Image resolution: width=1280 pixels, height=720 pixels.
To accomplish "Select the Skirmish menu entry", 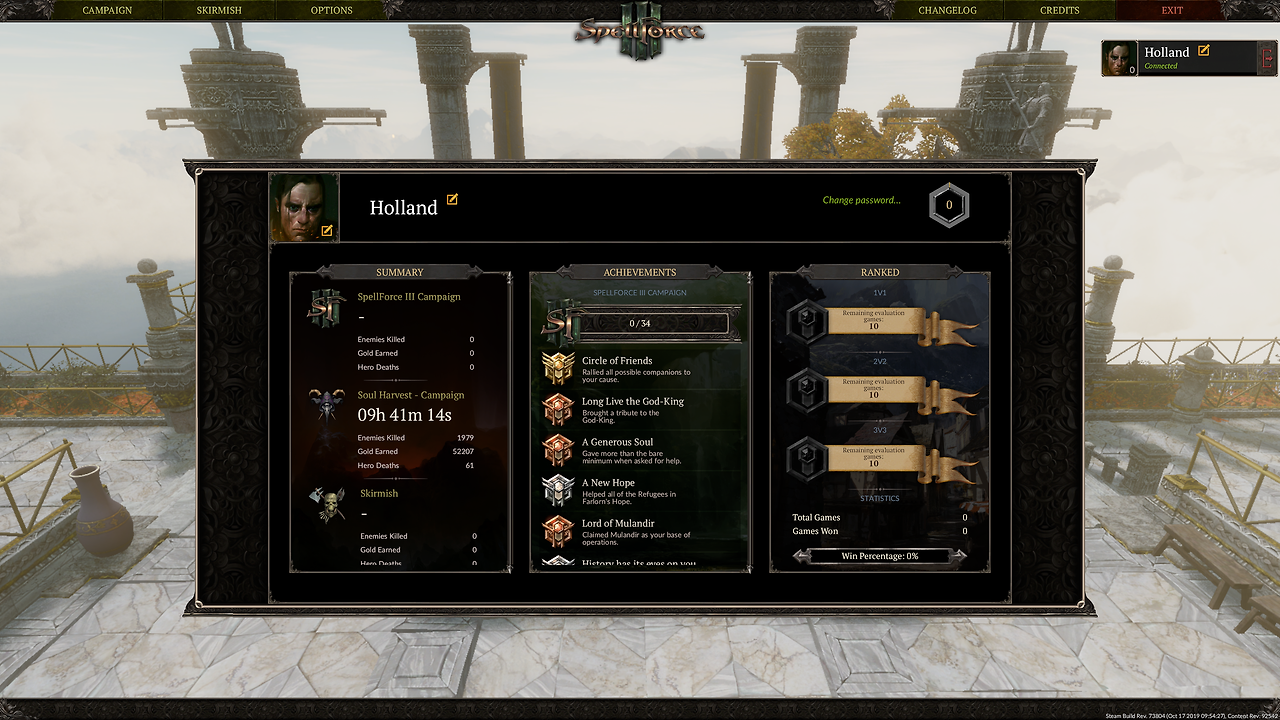I will click(x=218, y=10).
